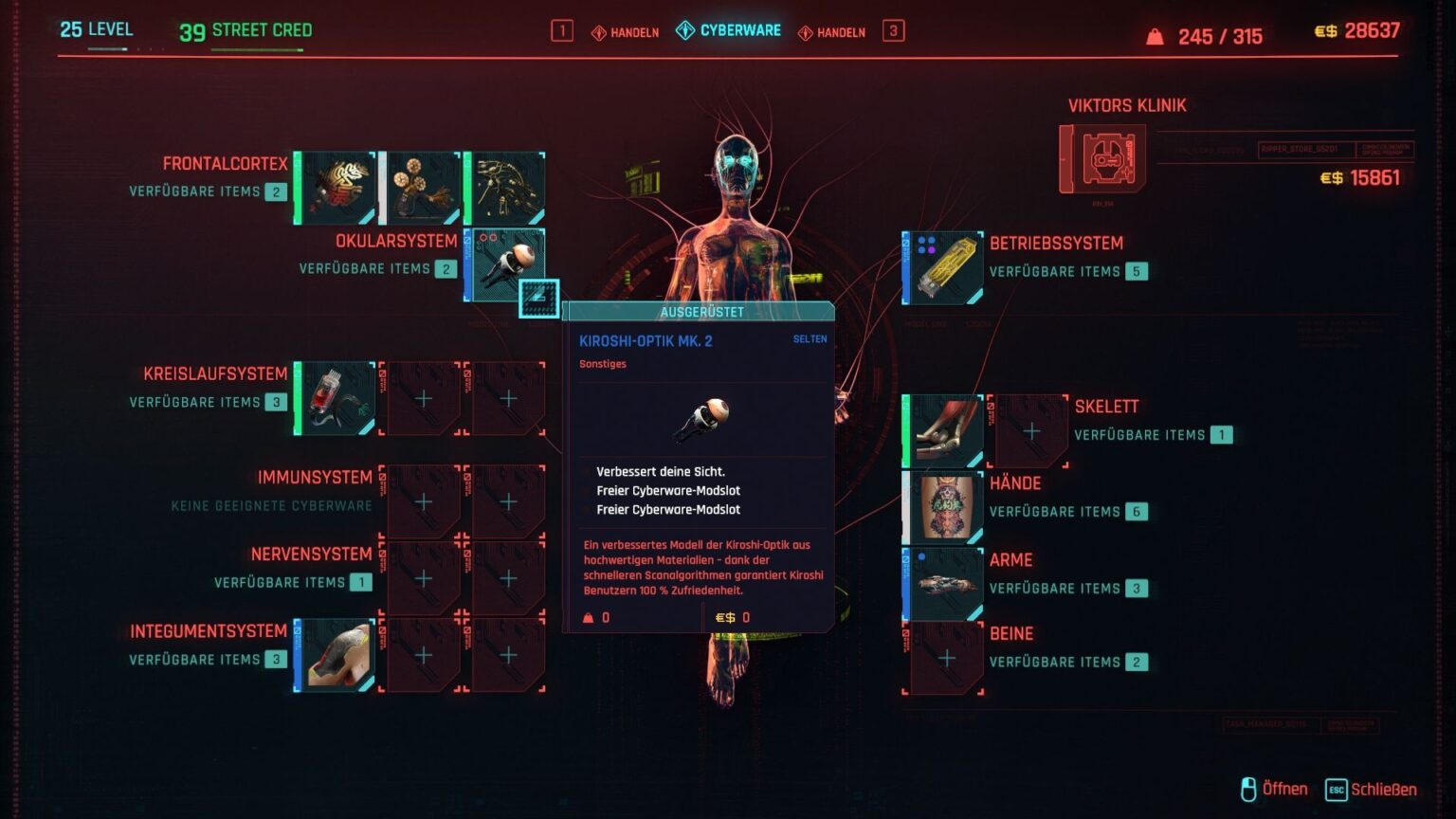Select the Integumentsystem tattoo cyberware icon
The image size is (1456, 819).
(x=334, y=654)
